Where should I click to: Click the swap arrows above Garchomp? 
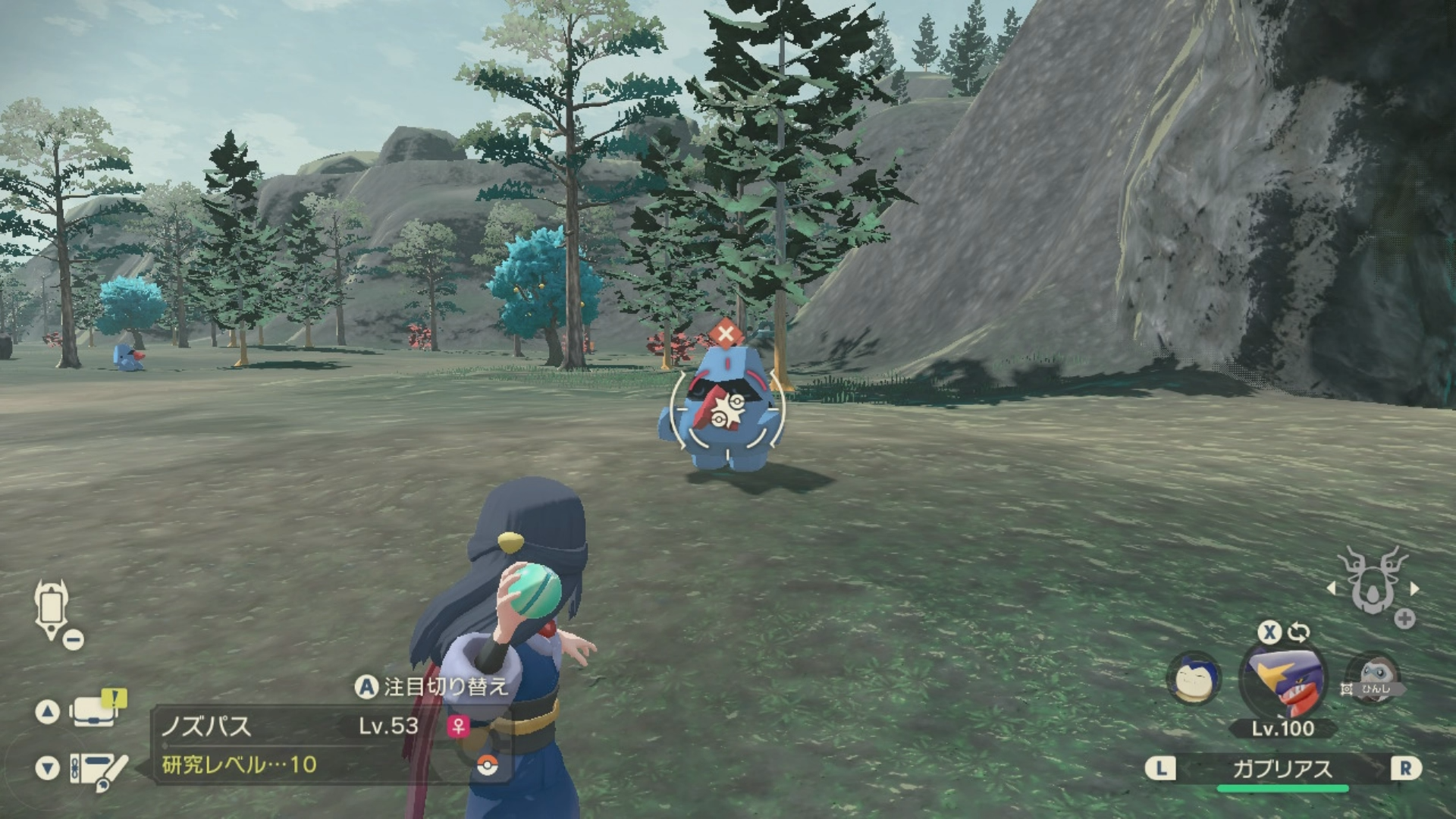click(x=1298, y=632)
